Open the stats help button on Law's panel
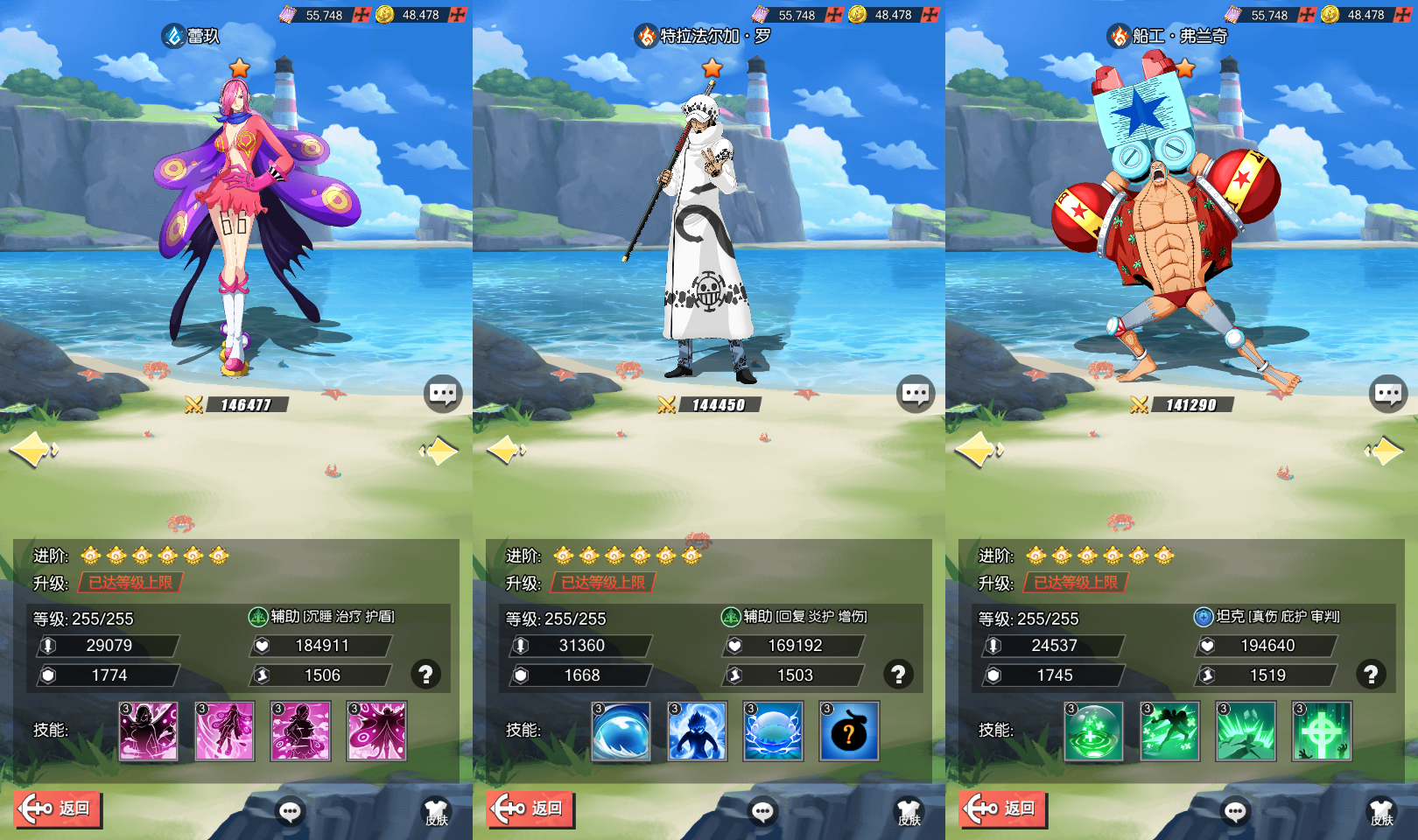 click(898, 674)
